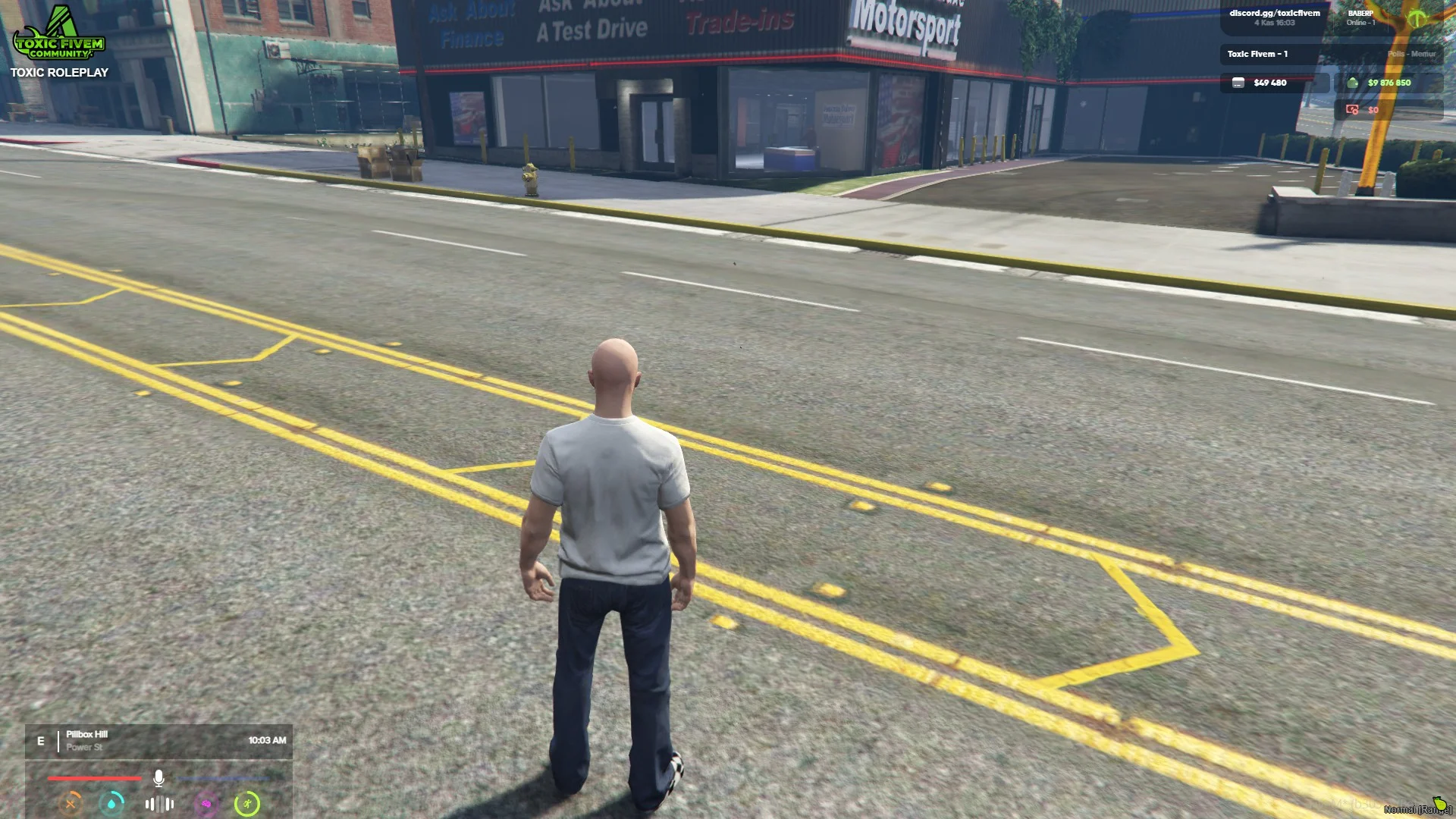This screenshot has height=819, width=1456.
Task: Select the green running stamina icon
Action: coord(247,804)
